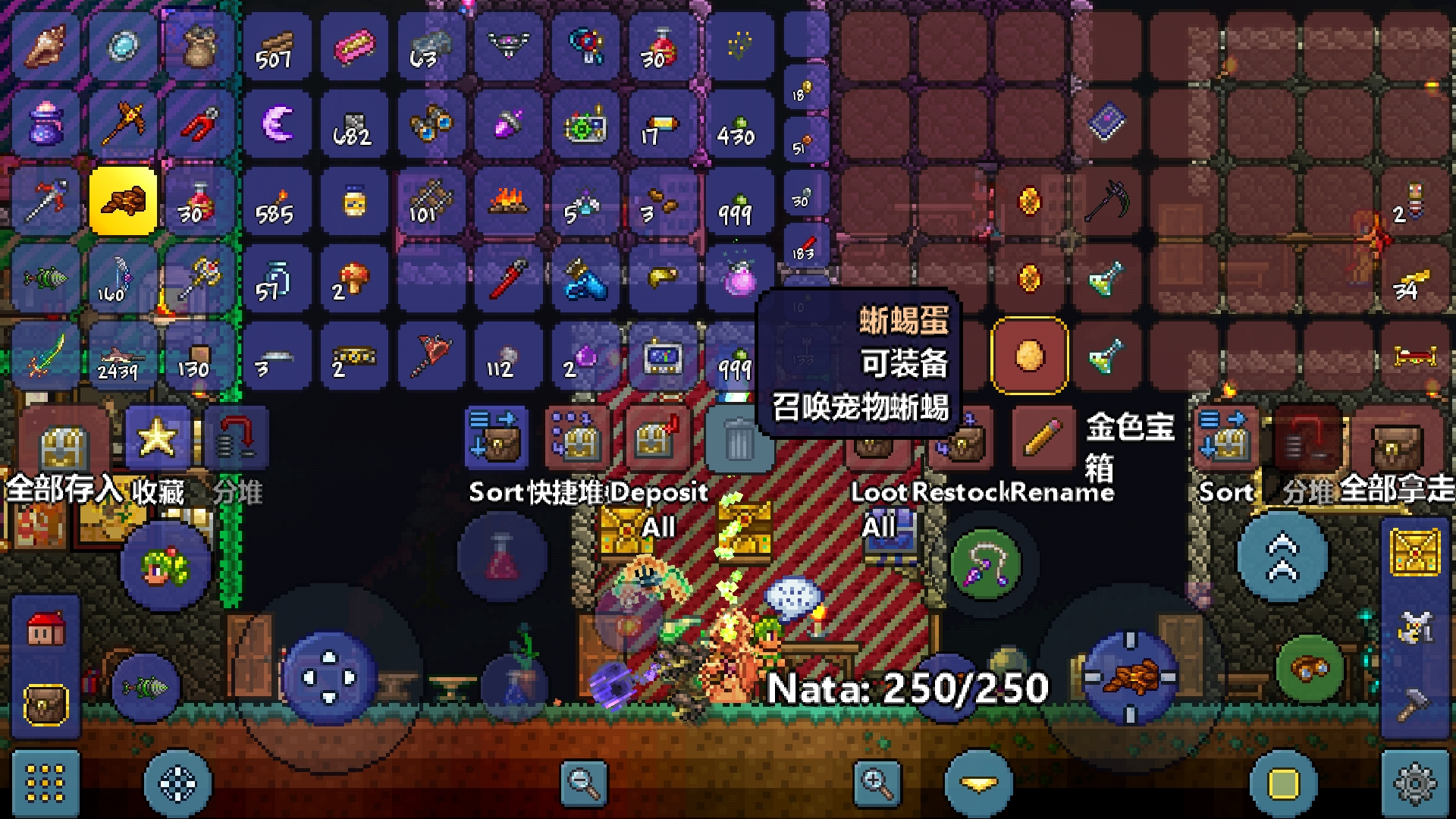
Task: Activate the double-arrow jump button
Action: (x=1282, y=557)
